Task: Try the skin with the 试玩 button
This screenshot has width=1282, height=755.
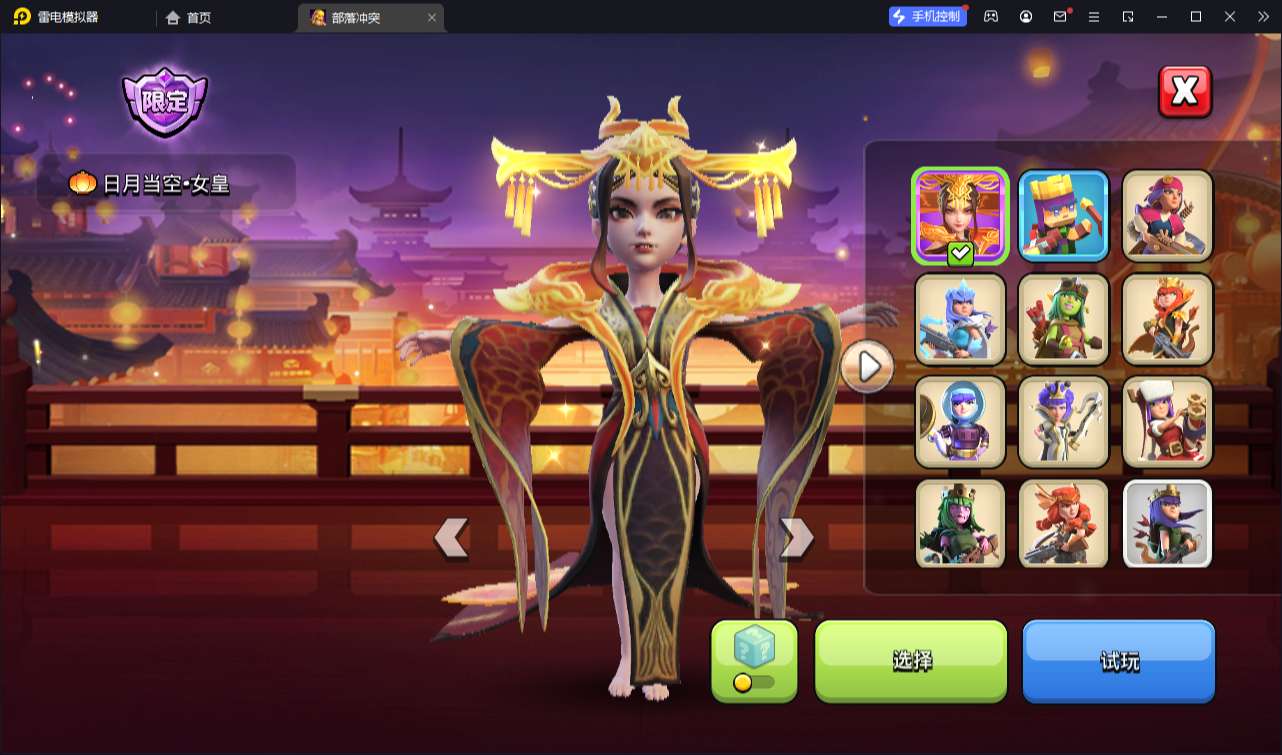Action: point(1118,661)
